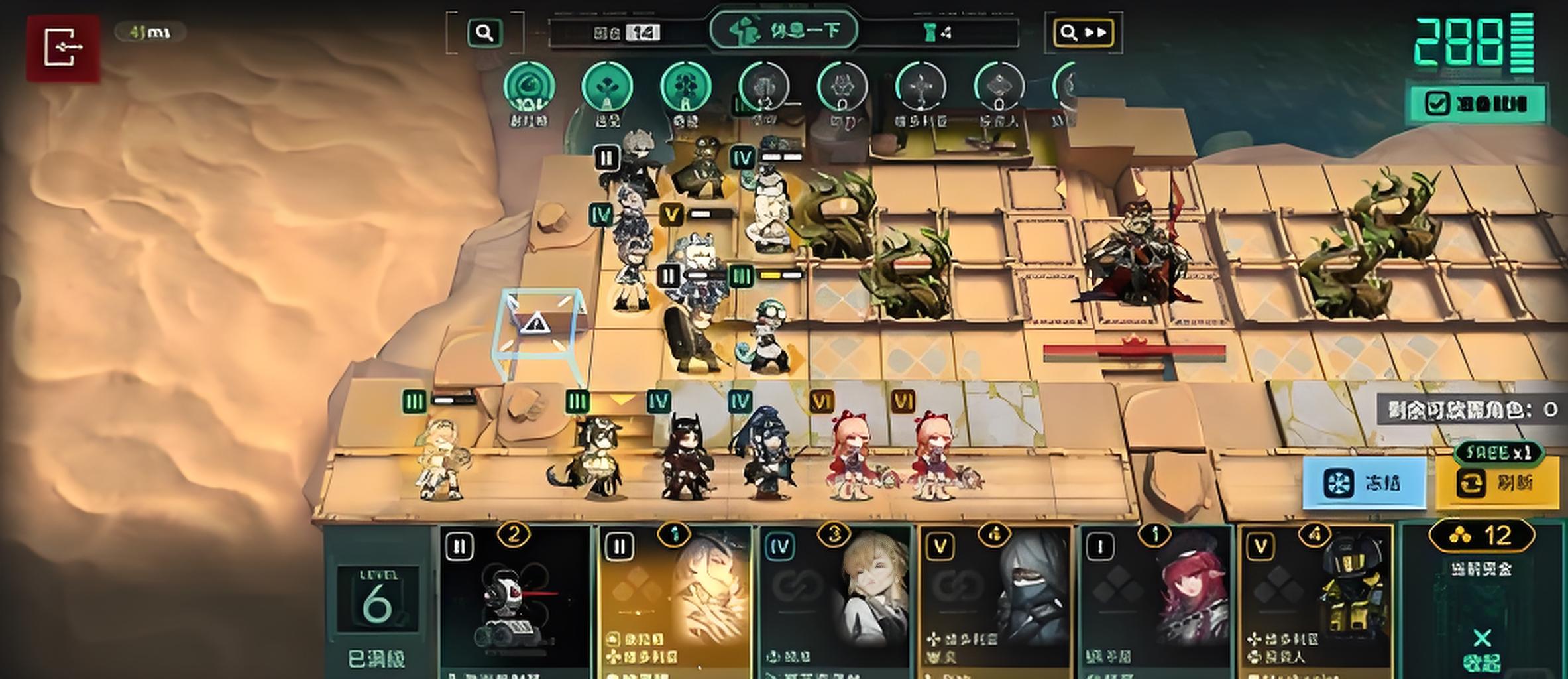Select the warning-marked empty board tile
The height and width of the screenshot is (679, 1568).
pos(535,324)
